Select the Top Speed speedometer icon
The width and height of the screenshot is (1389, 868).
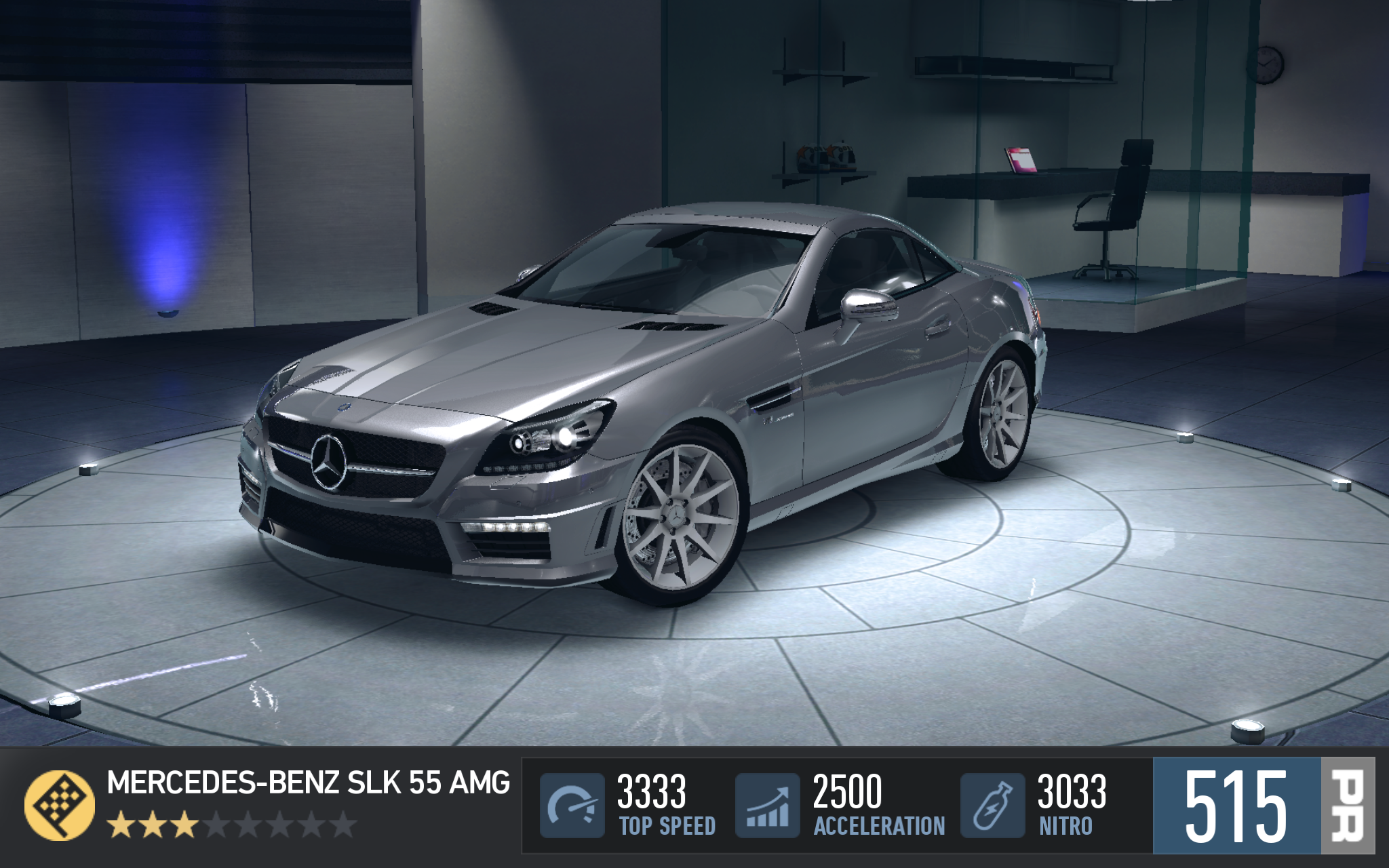[572, 805]
